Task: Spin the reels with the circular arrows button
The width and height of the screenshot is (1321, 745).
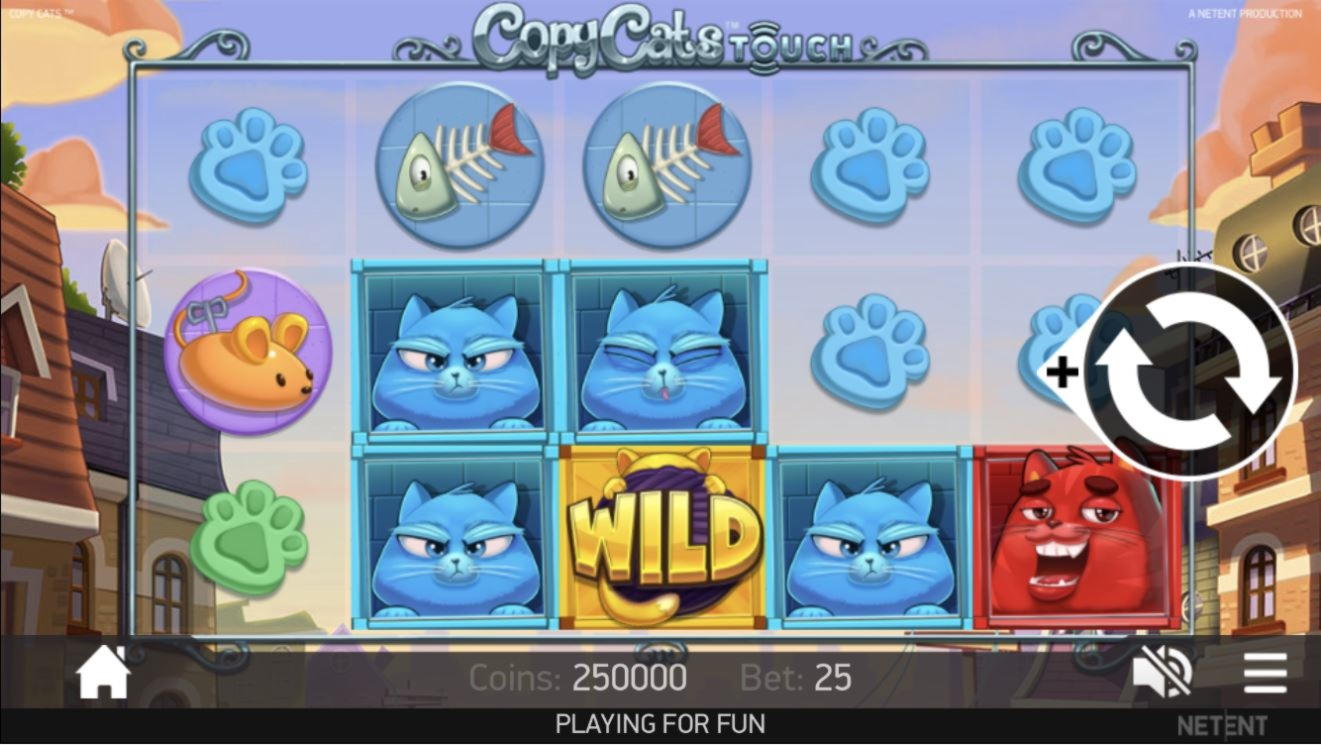Action: [1189, 372]
